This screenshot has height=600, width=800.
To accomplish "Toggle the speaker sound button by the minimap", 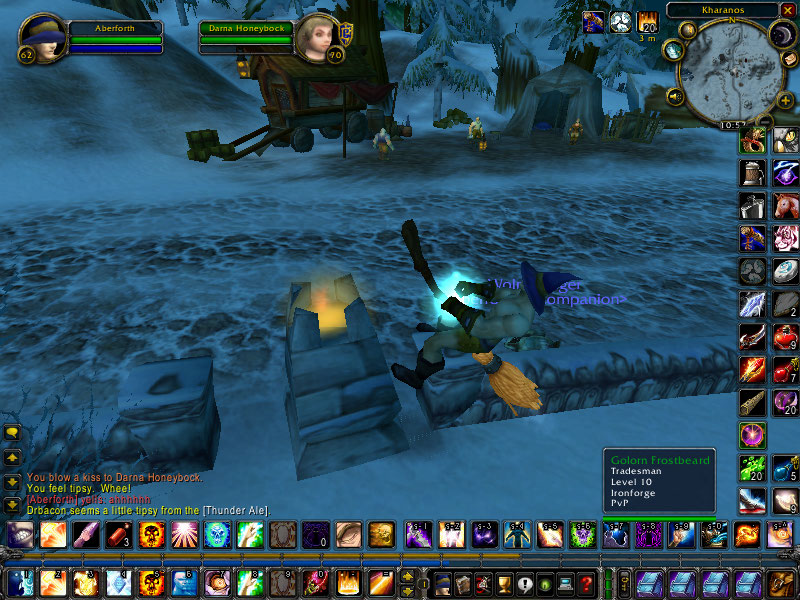I will click(x=674, y=97).
